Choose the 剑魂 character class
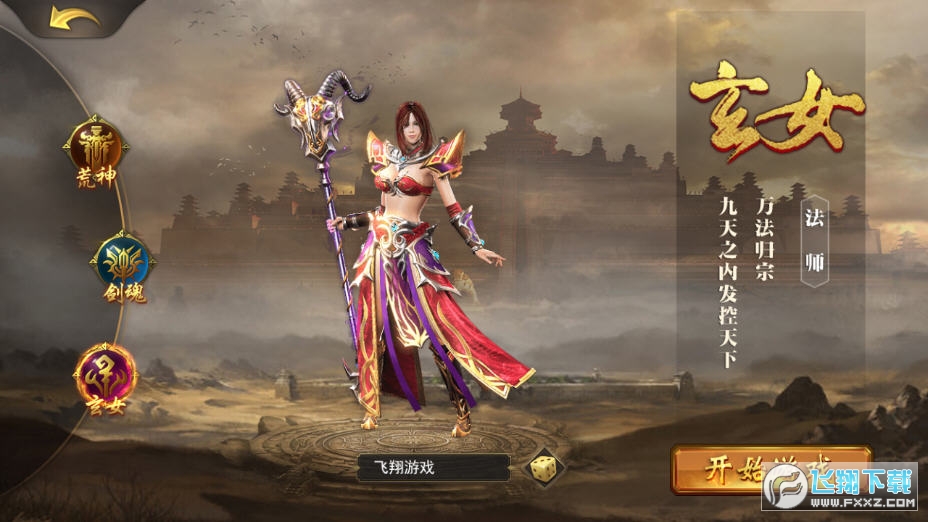 pyautogui.click(x=121, y=265)
